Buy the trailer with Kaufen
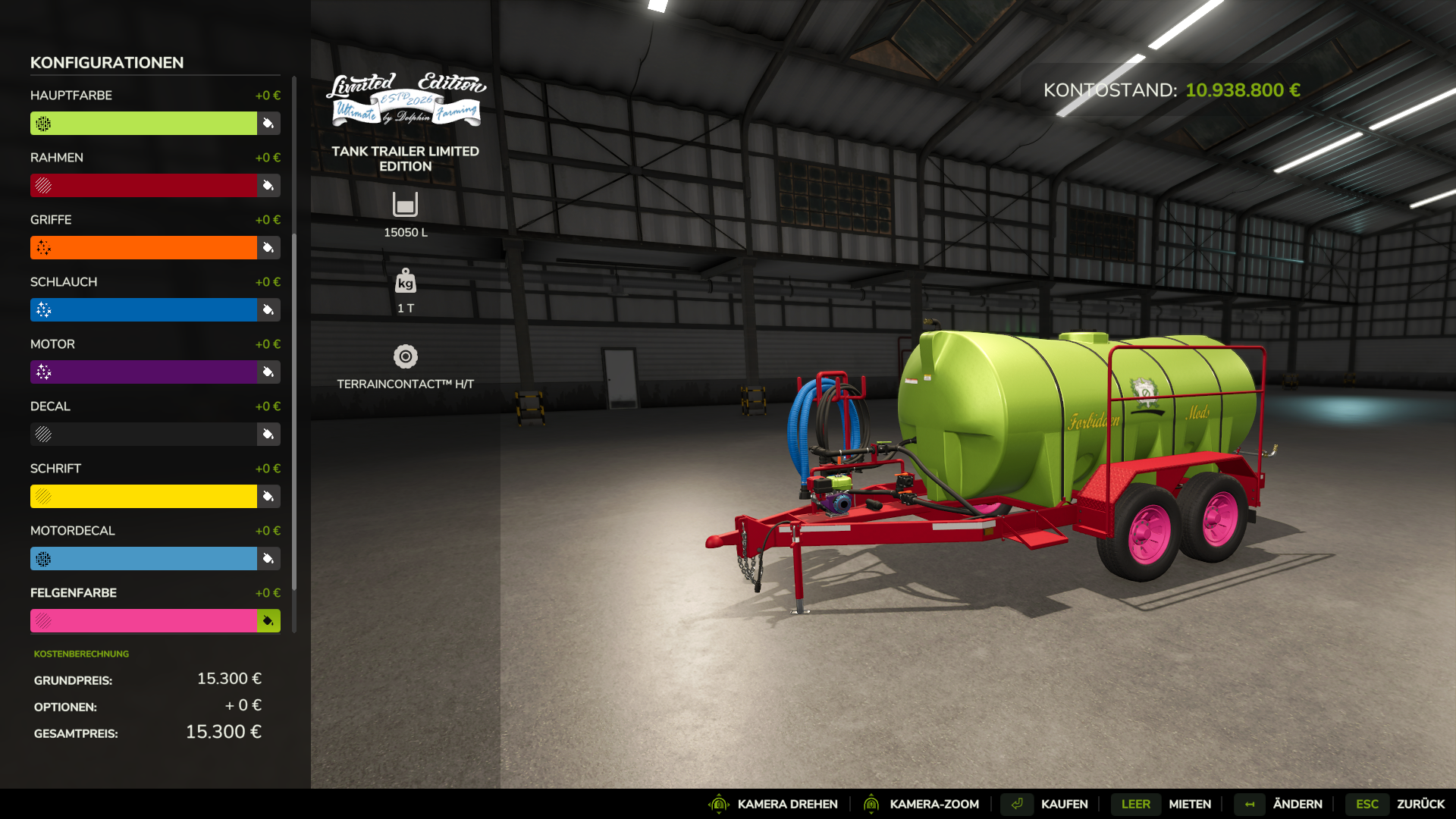The image size is (1456, 819). [x=1064, y=804]
